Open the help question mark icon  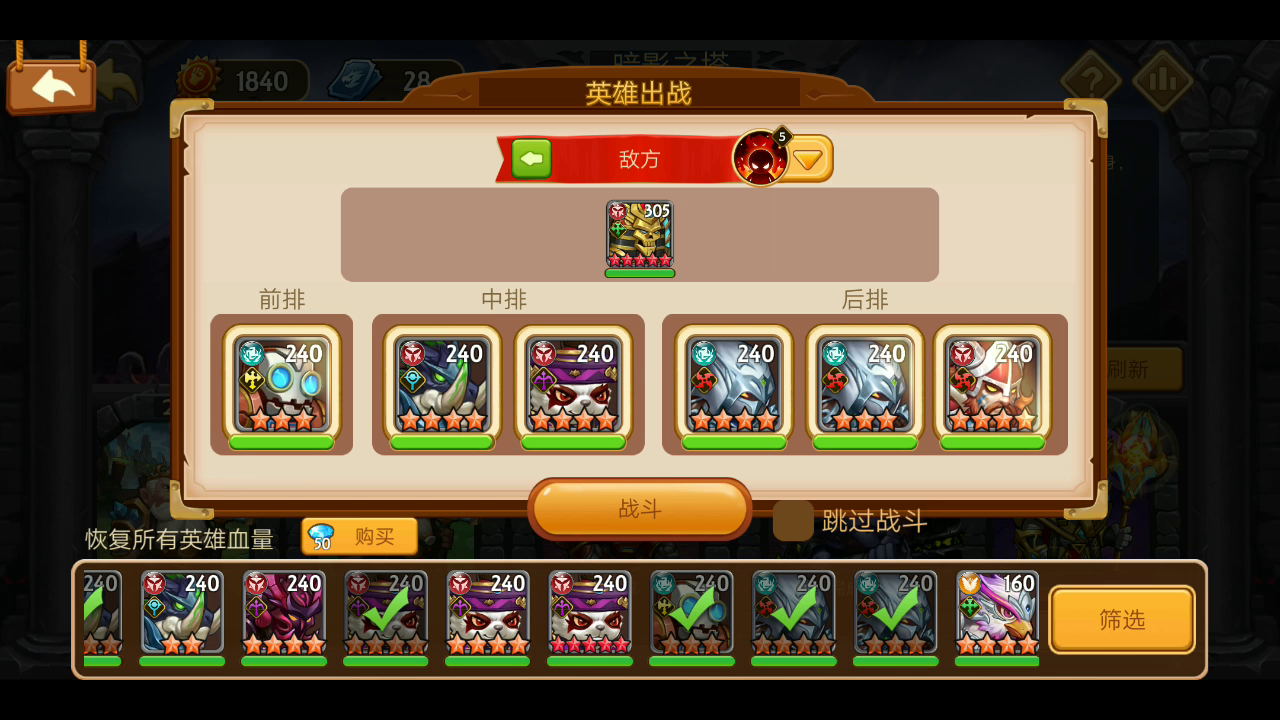click(x=1092, y=79)
